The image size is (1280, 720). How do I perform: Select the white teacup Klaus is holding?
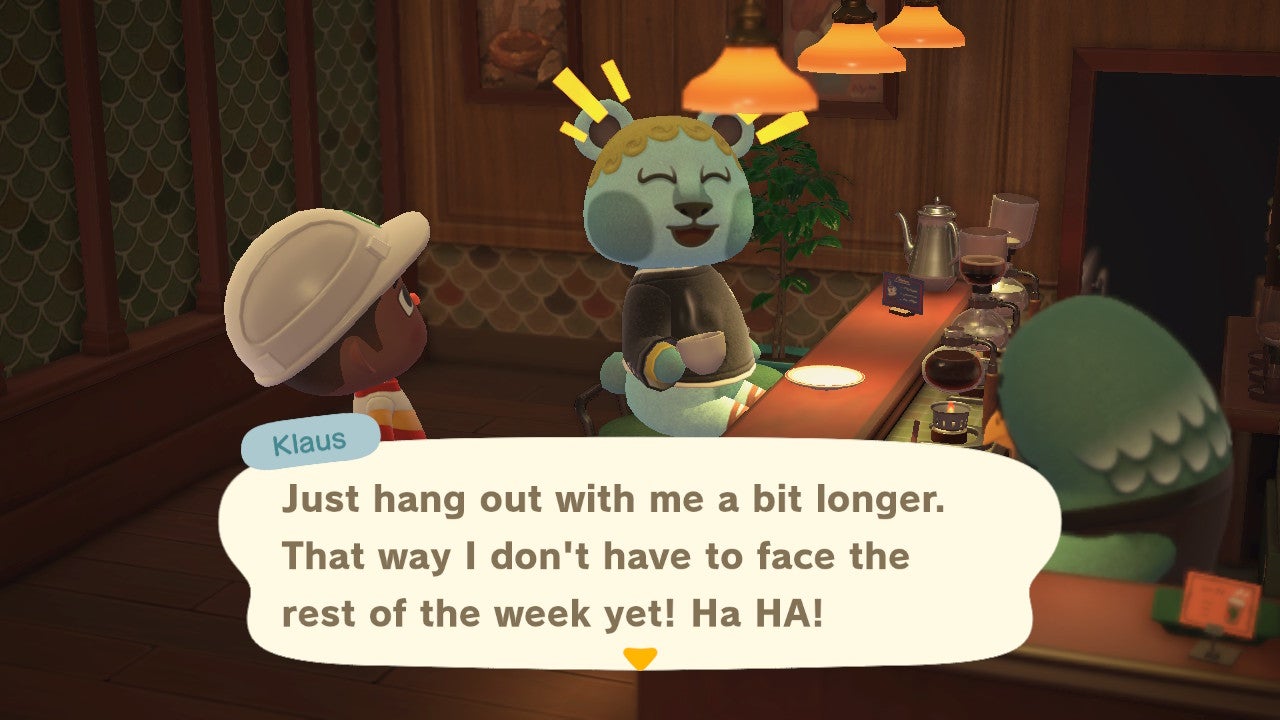tap(700, 352)
